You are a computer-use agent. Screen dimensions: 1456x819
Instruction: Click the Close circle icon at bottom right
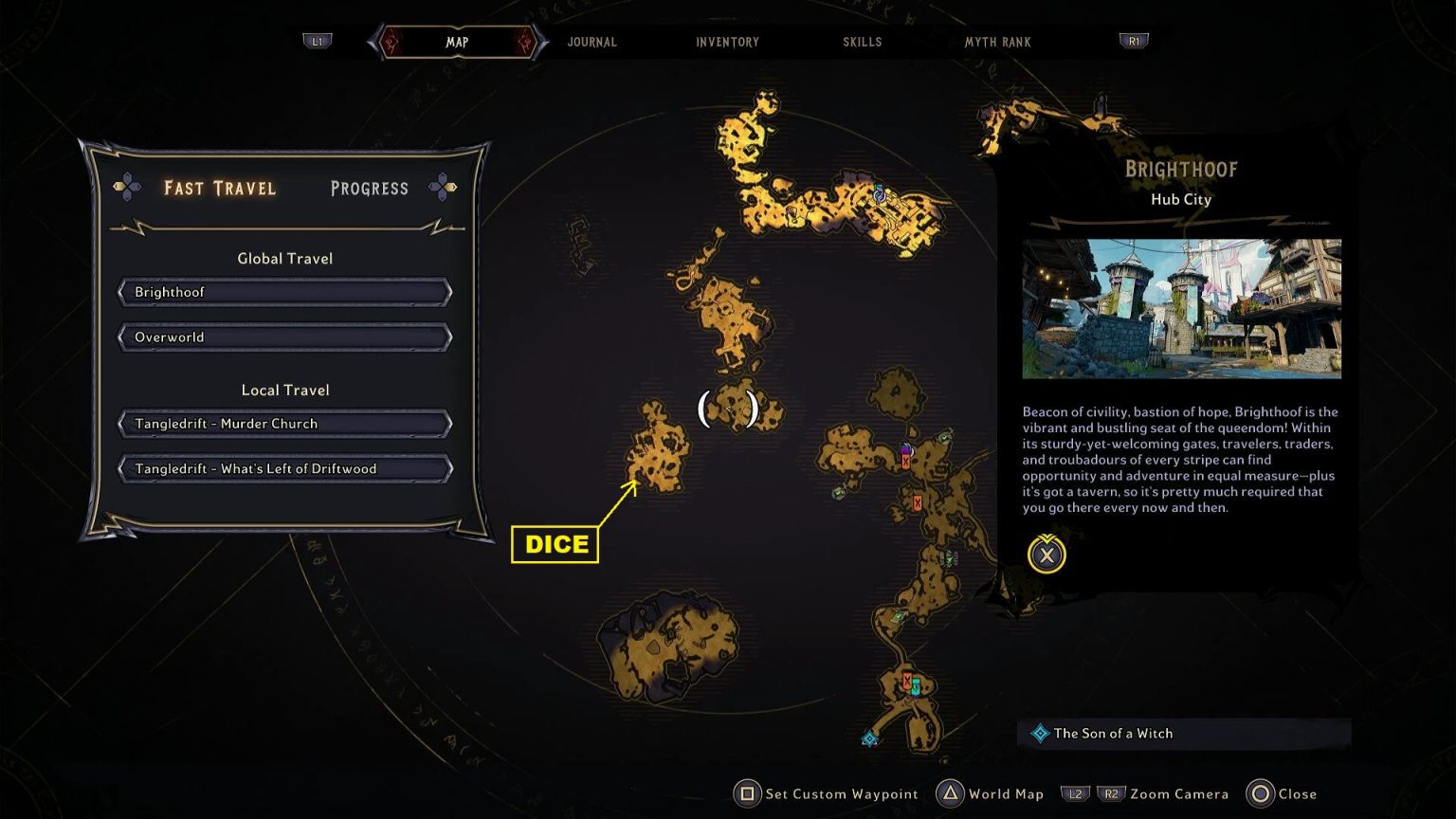click(1261, 793)
